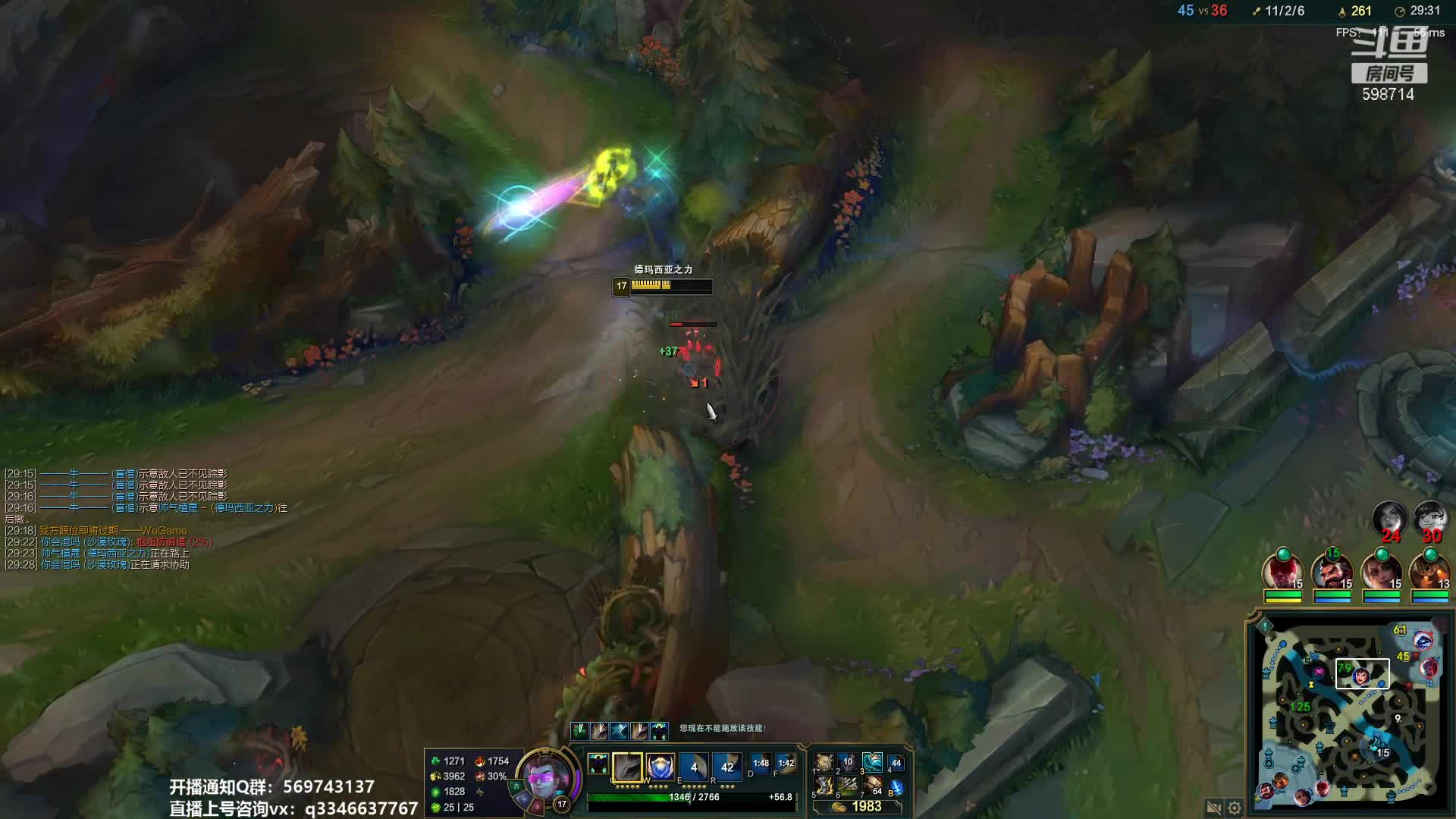The height and width of the screenshot is (819, 1456).
Task: Click the passive ability icon
Action: (x=598, y=764)
